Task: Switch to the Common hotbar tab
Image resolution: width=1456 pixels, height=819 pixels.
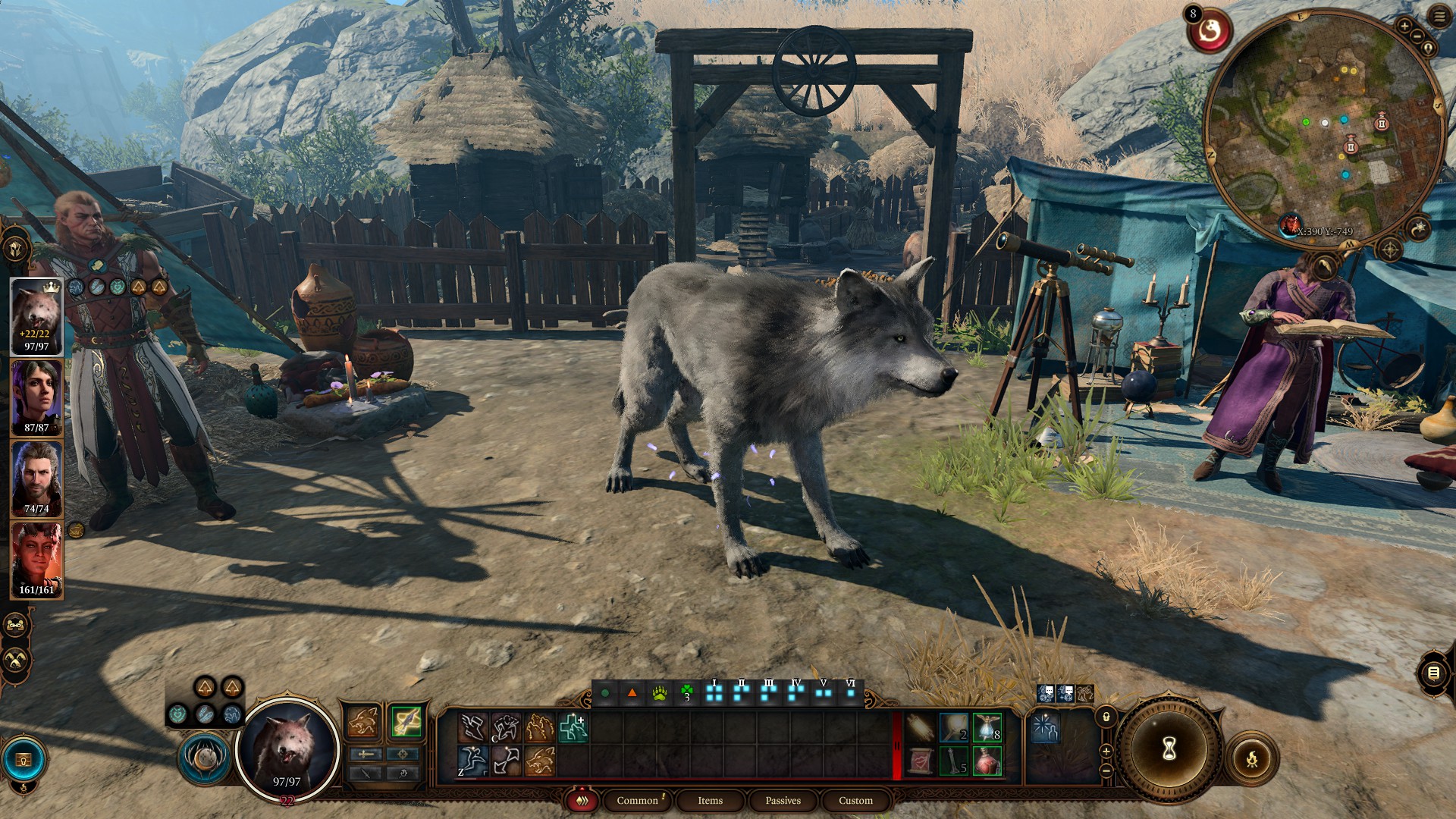Action: pyautogui.click(x=637, y=801)
